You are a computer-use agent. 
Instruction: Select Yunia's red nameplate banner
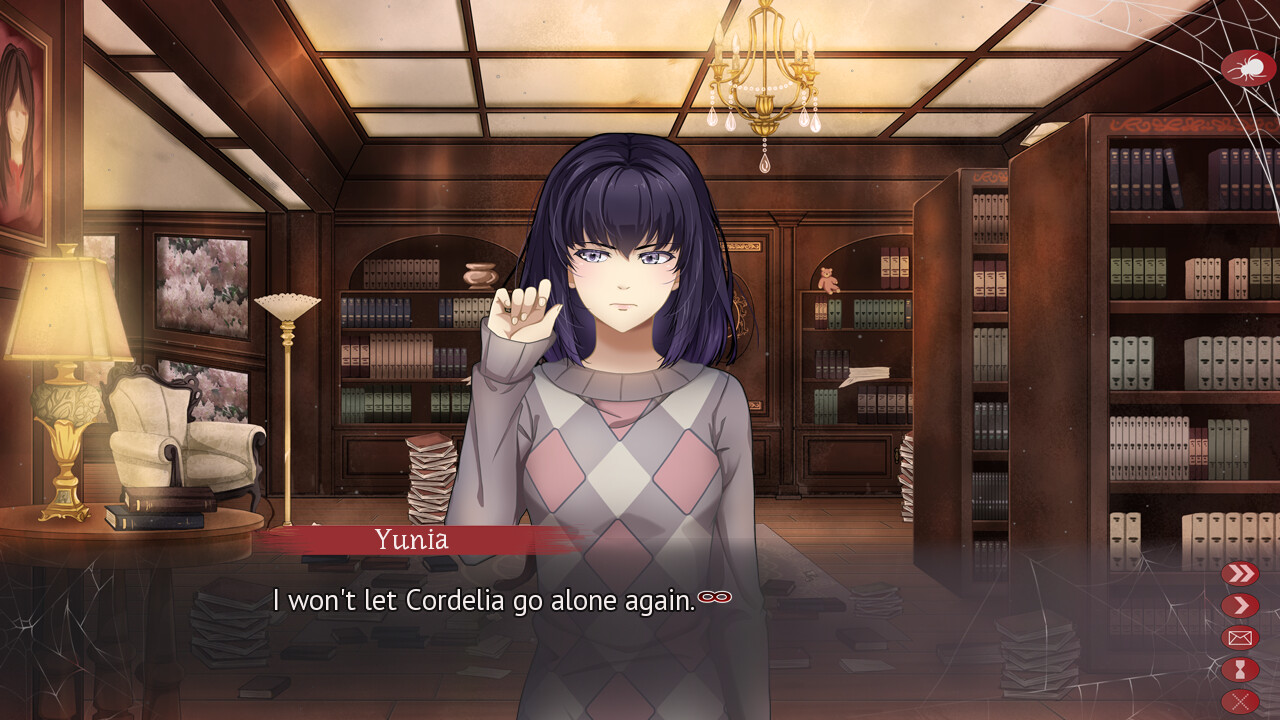click(x=410, y=541)
